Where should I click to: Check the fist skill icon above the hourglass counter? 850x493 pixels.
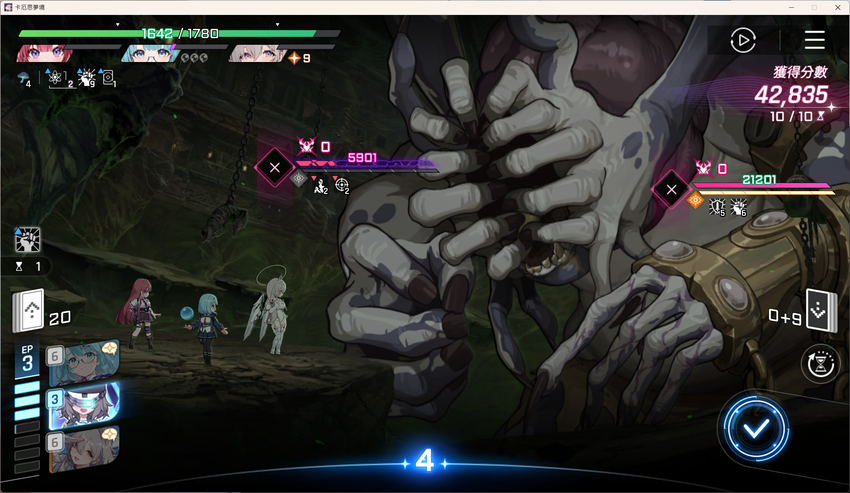click(x=27, y=239)
